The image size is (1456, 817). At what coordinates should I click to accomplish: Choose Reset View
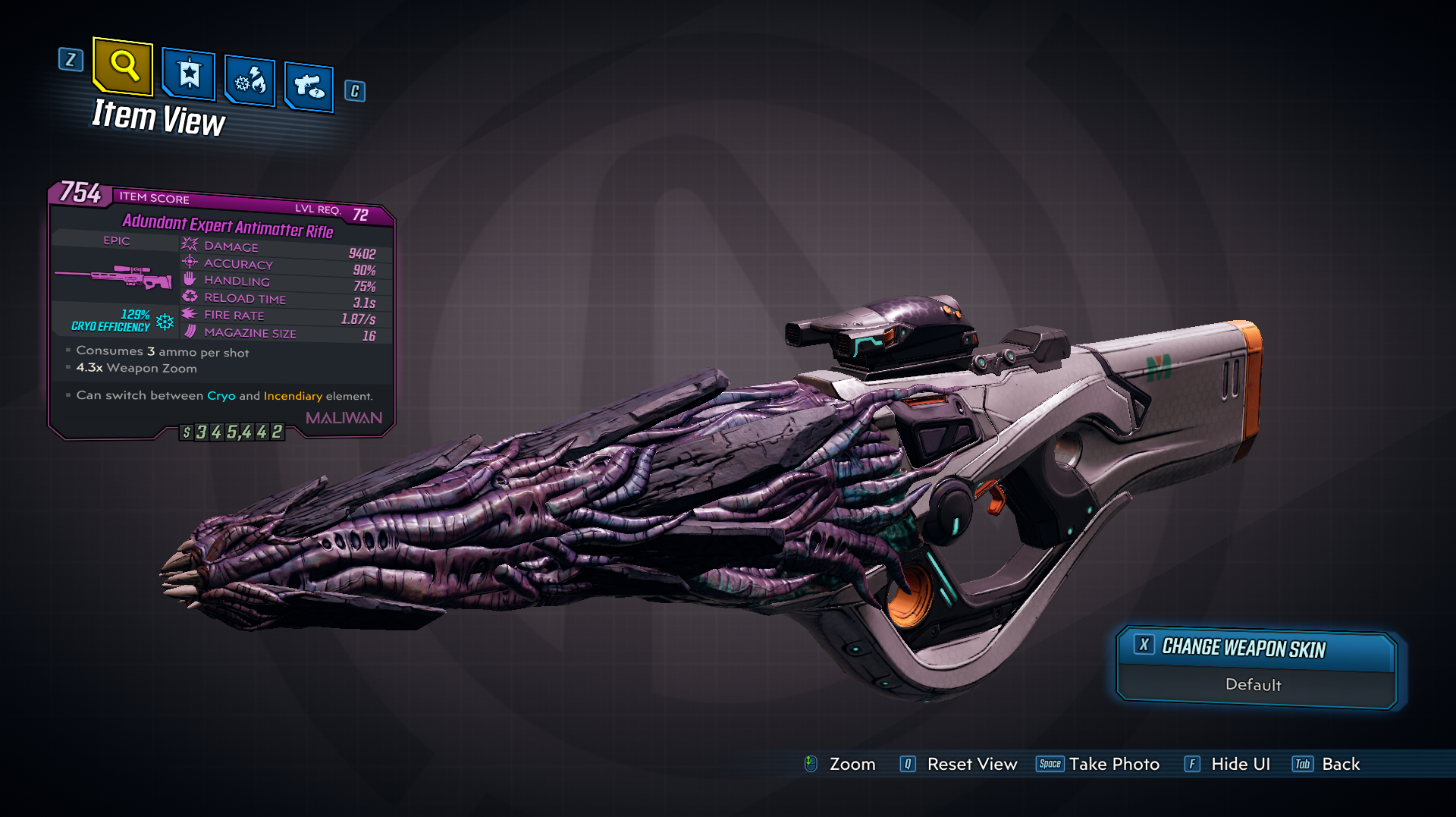pyautogui.click(x=971, y=764)
